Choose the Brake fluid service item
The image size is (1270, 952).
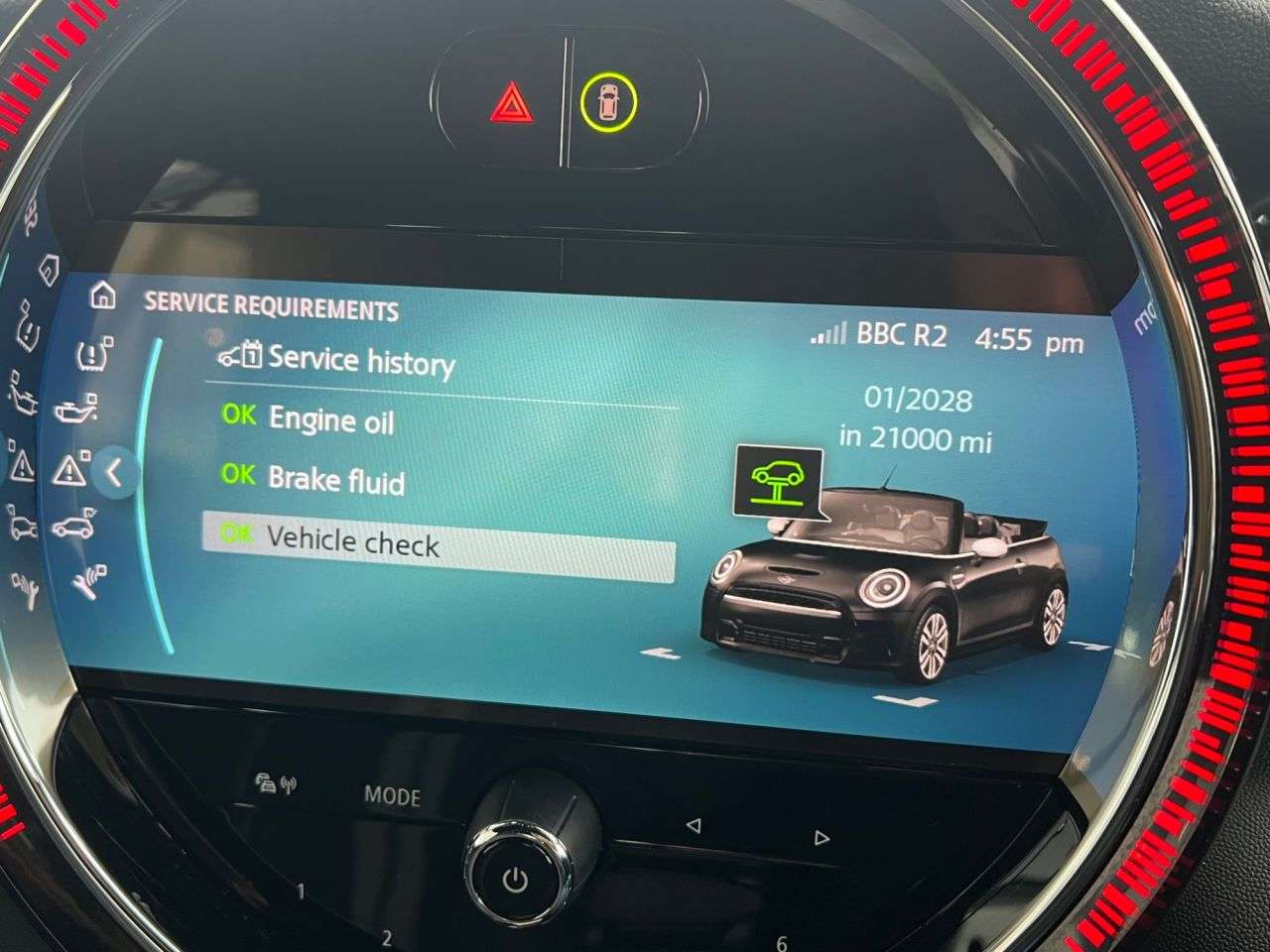(x=335, y=481)
